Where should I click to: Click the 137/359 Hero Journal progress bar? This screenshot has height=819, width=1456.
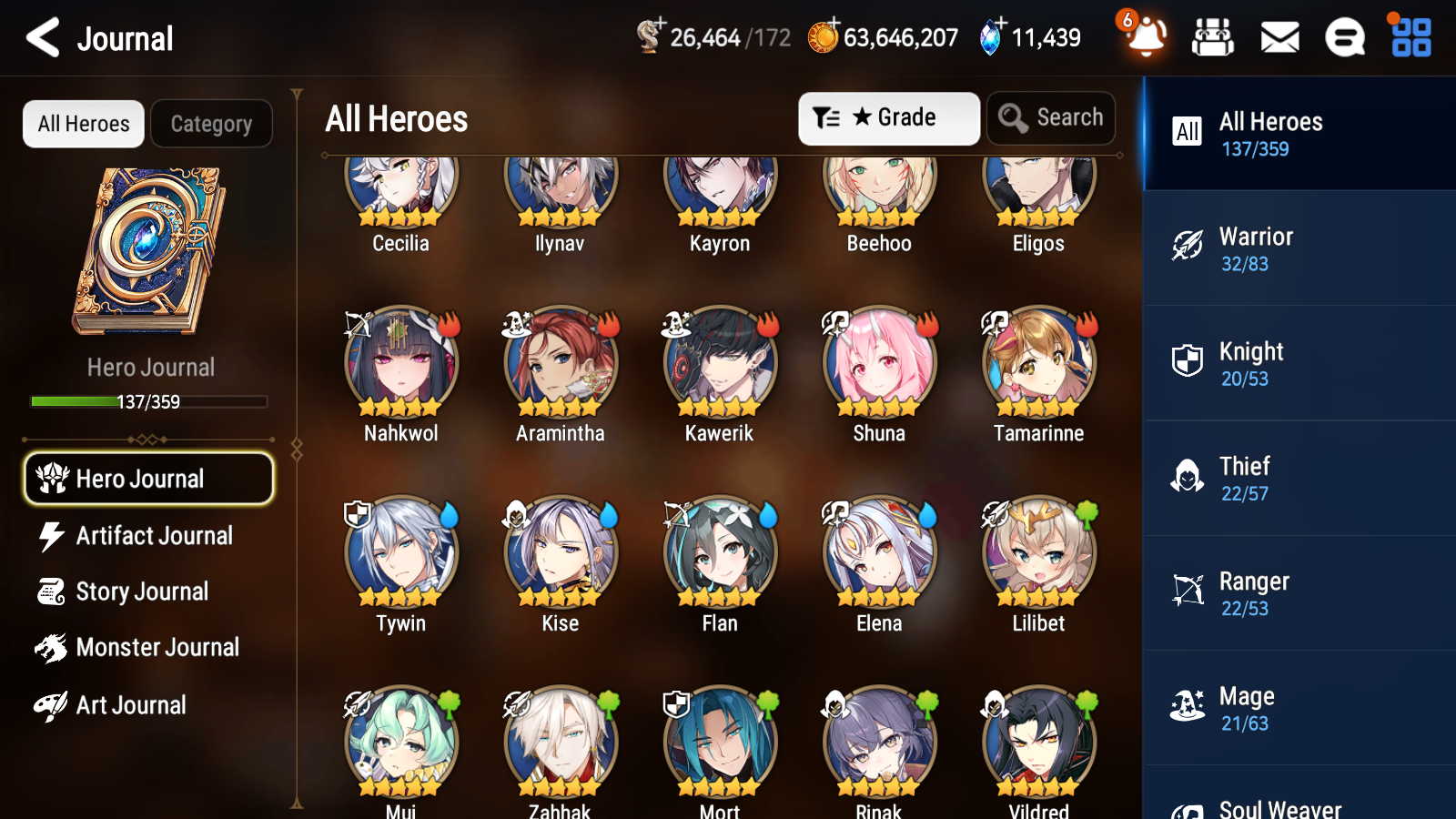148,400
